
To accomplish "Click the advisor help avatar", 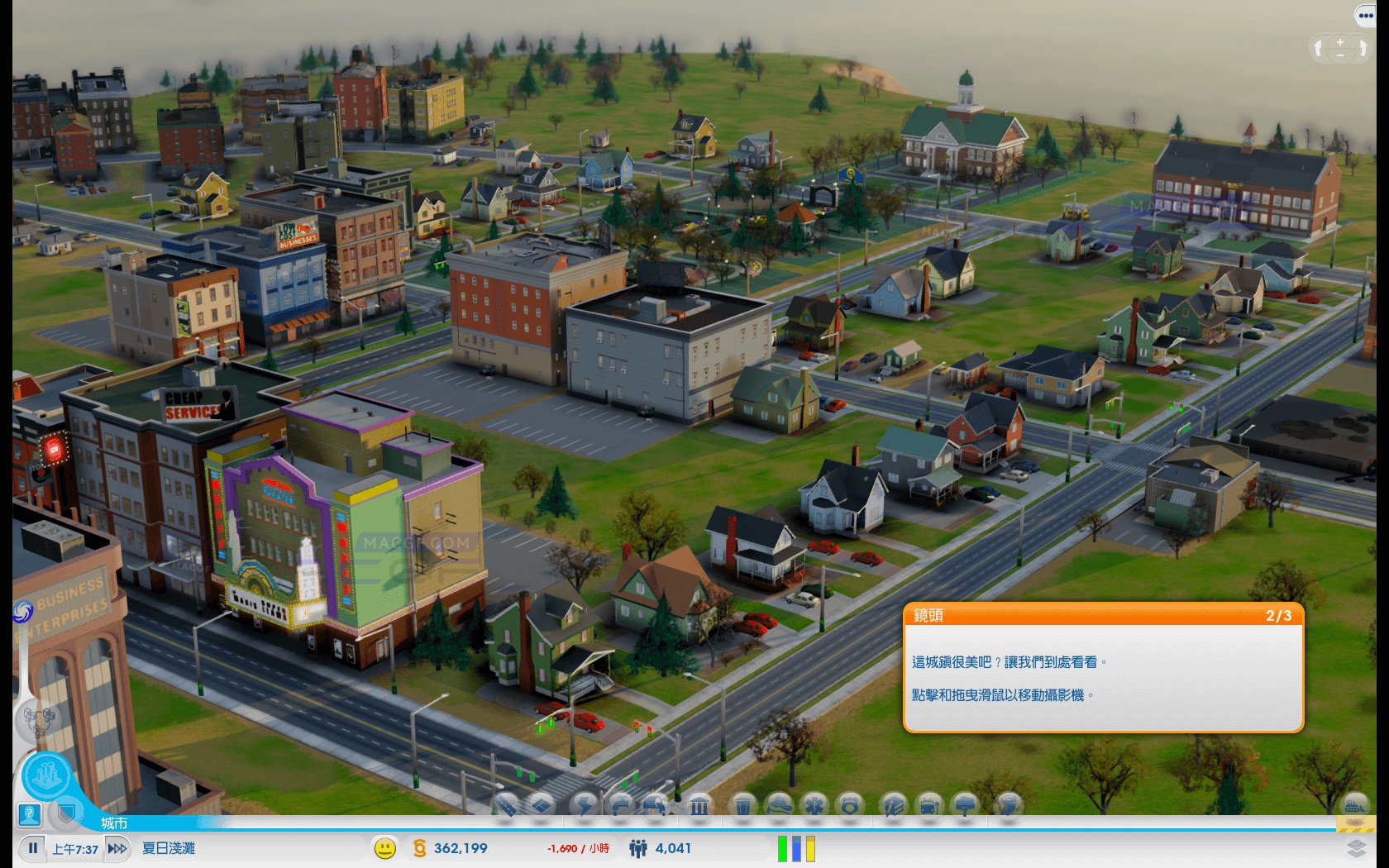I will tap(30, 814).
